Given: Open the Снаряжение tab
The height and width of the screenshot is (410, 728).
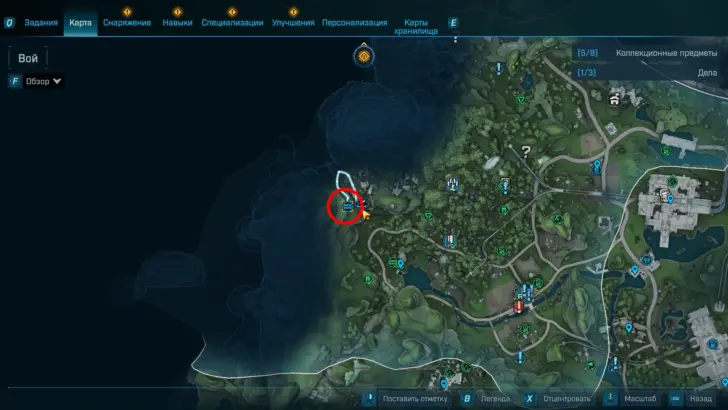Looking at the screenshot, I should [x=126, y=22].
